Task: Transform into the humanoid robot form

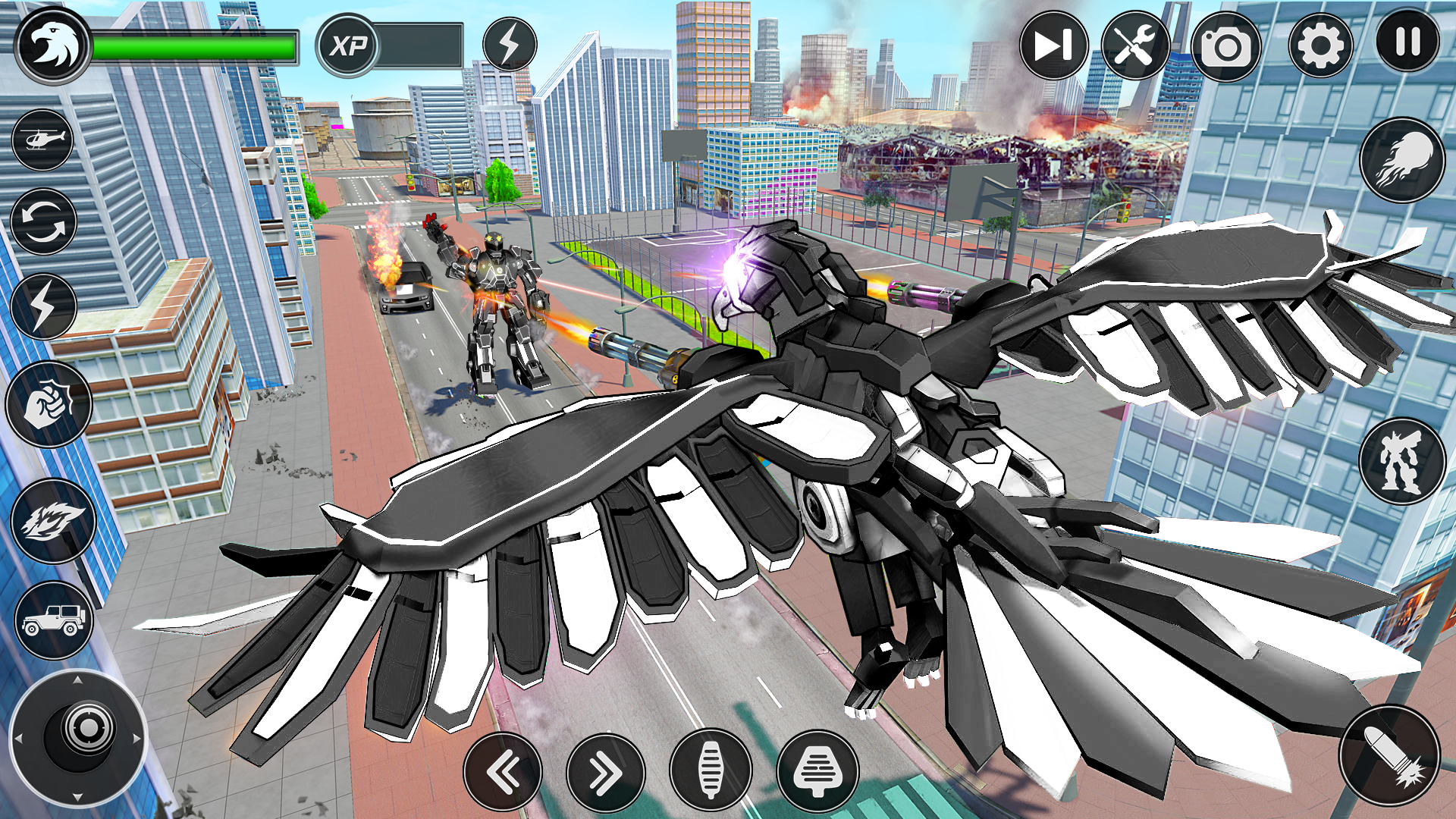Action: [x=1401, y=460]
